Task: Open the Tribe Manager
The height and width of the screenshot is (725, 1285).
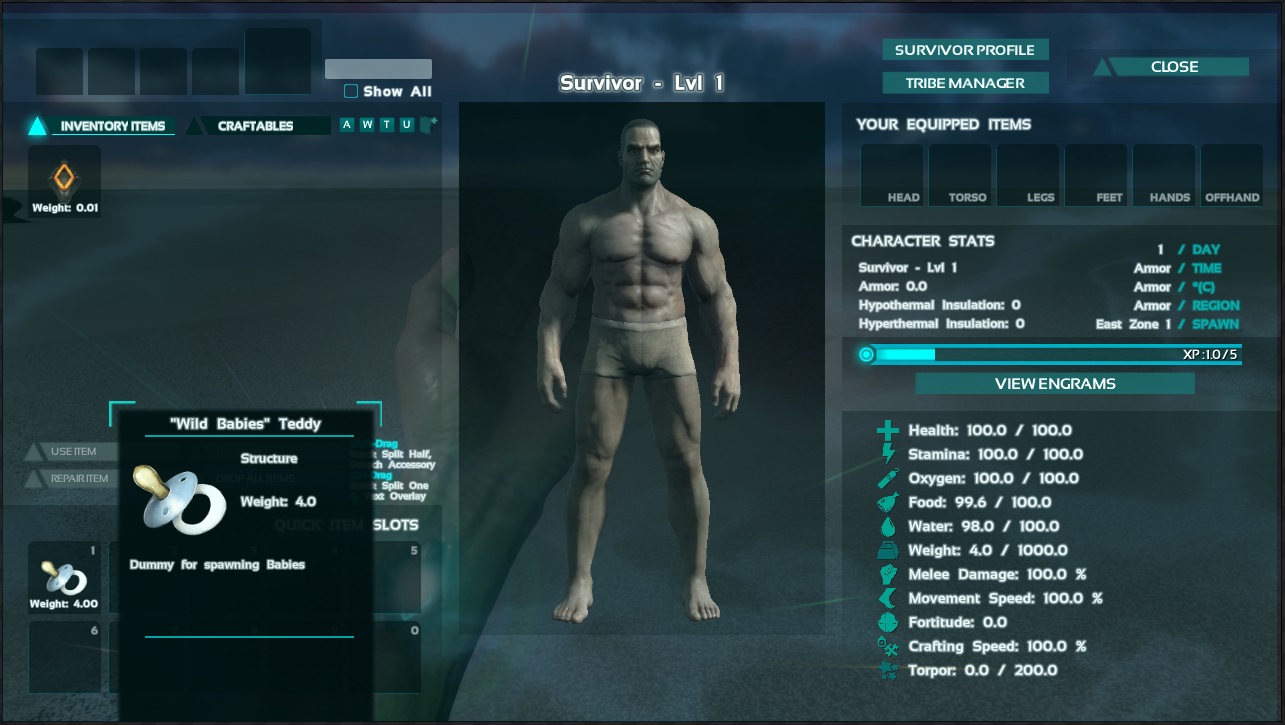Action: coord(964,83)
